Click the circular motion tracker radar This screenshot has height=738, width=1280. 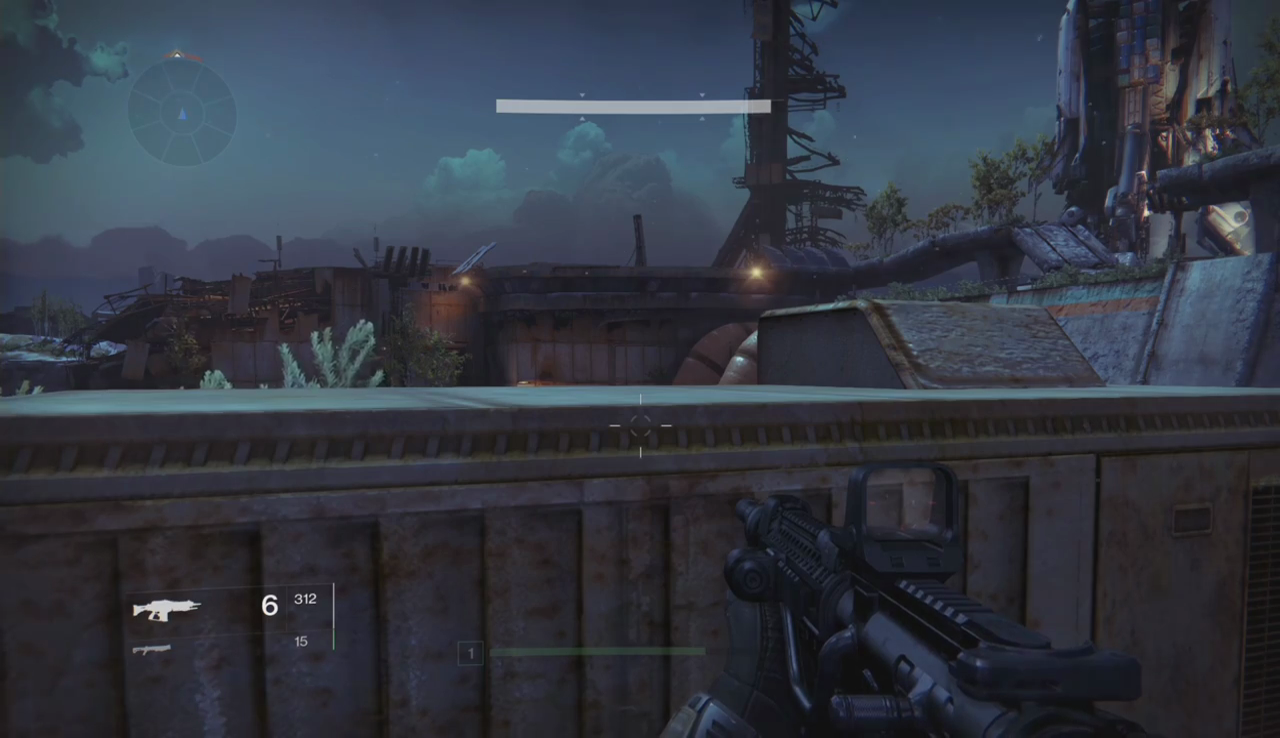click(x=182, y=112)
